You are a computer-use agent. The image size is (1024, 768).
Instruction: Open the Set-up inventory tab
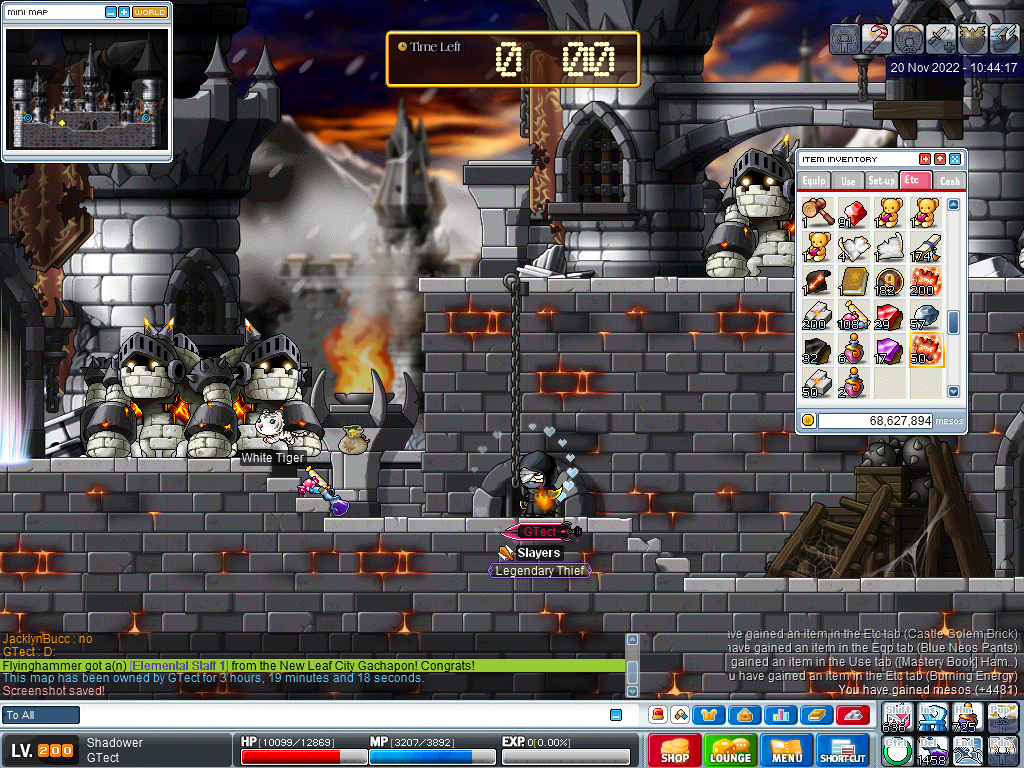click(881, 181)
